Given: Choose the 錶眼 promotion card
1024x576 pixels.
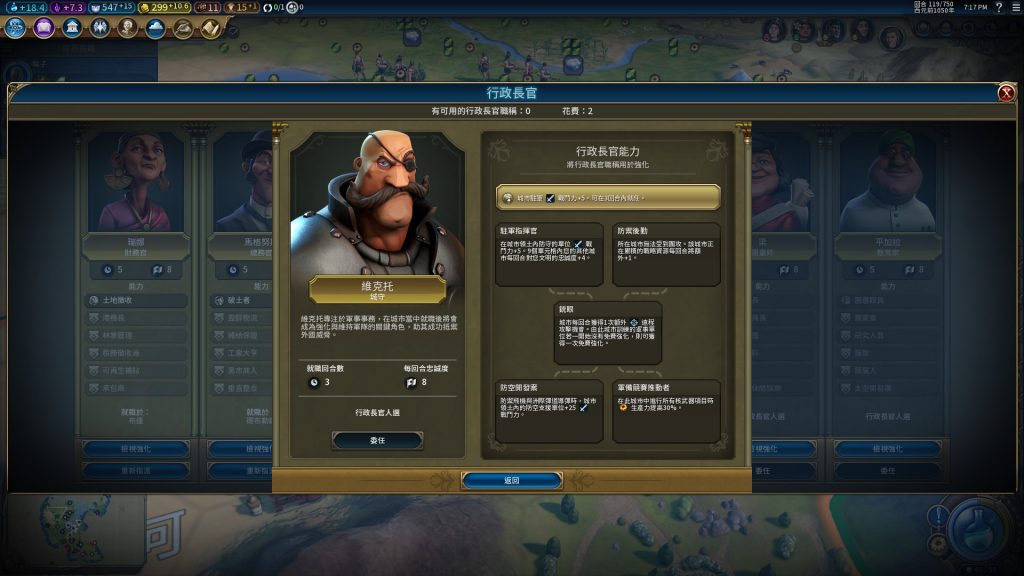Looking at the screenshot, I should pyautogui.click(x=607, y=333).
